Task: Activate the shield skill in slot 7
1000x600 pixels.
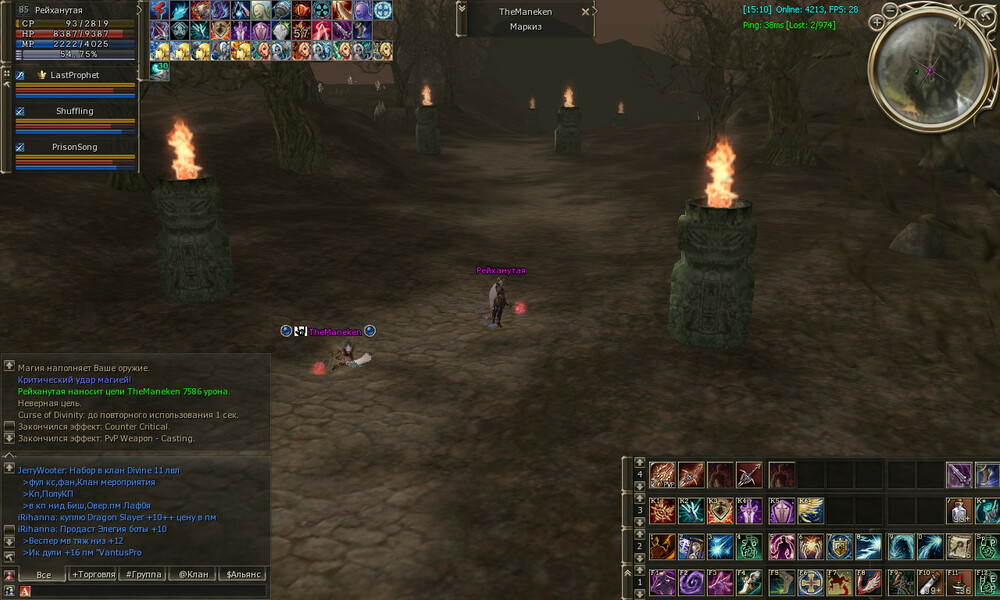Action: 840,546
